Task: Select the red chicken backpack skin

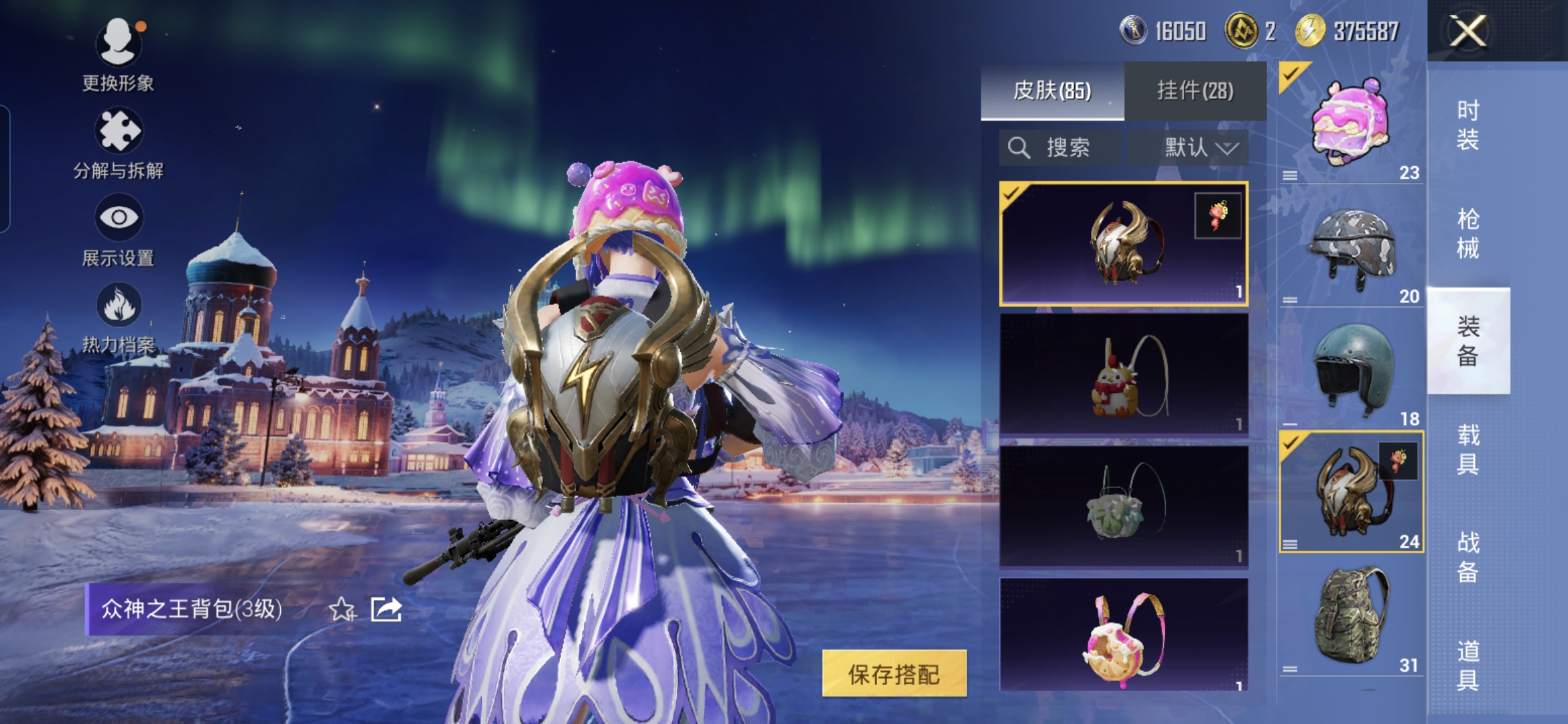Action: [1123, 375]
